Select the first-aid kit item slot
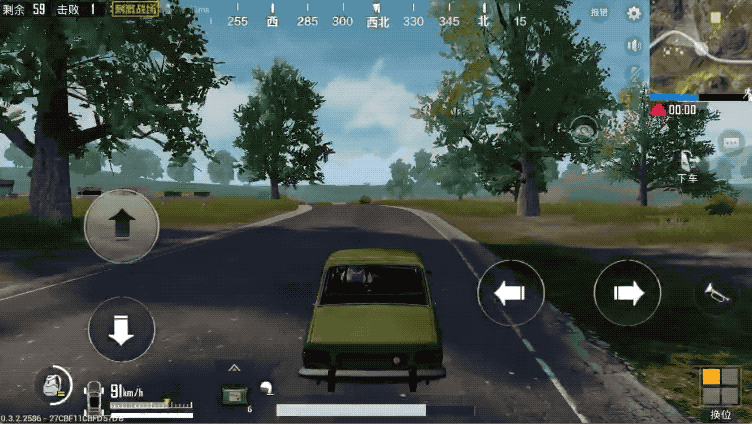The image size is (752, 424). point(234,393)
